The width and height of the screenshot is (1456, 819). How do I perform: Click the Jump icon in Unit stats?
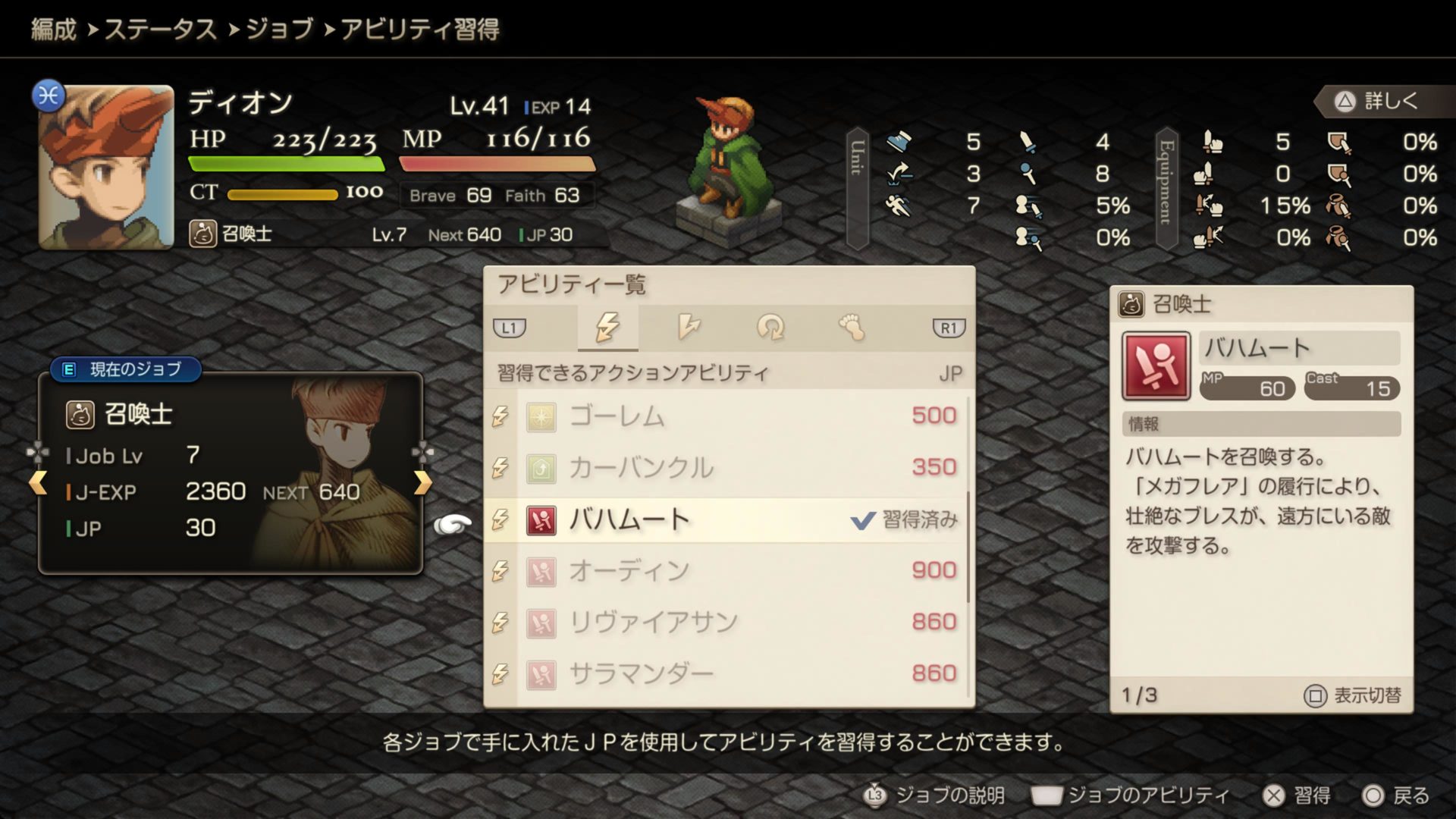click(x=899, y=174)
